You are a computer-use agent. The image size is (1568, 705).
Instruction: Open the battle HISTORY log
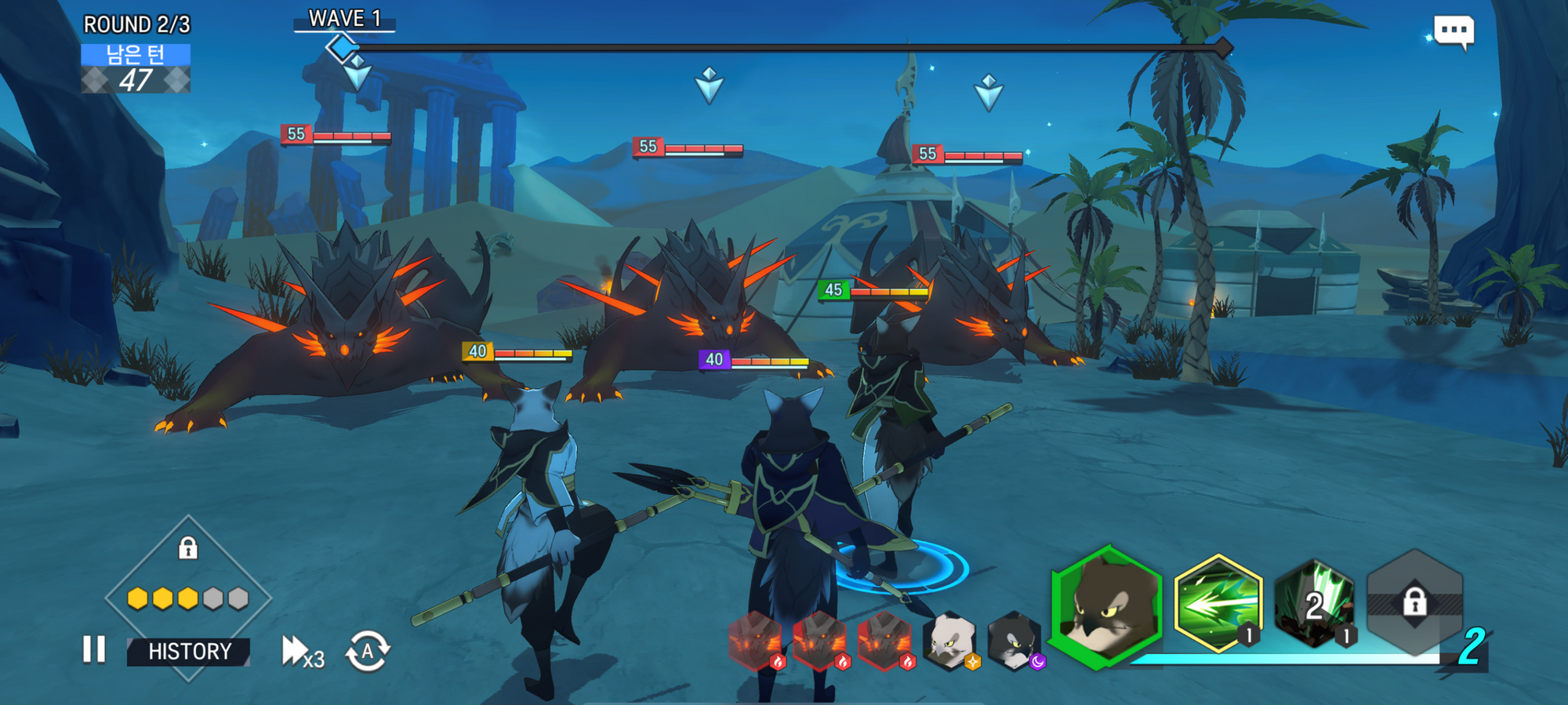click(189, 652)
